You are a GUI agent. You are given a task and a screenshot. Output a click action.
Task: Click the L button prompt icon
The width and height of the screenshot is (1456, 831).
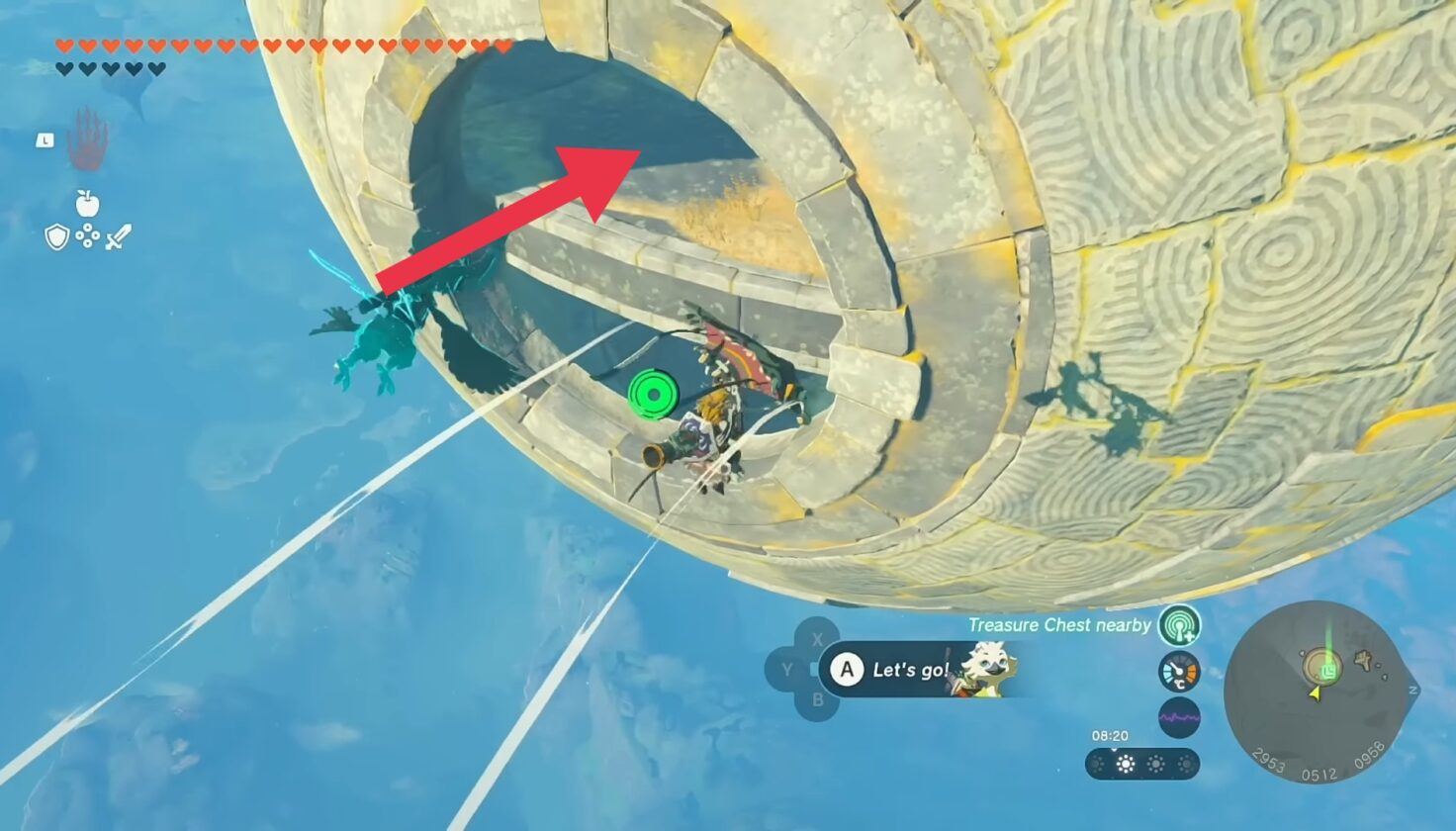pos(44,141)
